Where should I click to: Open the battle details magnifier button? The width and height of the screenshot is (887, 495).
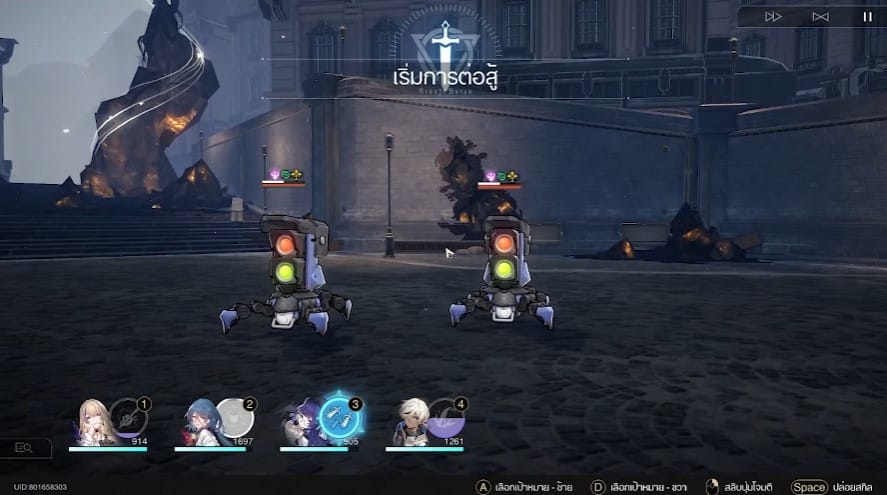pyautogui.click(x=25, y=448)
